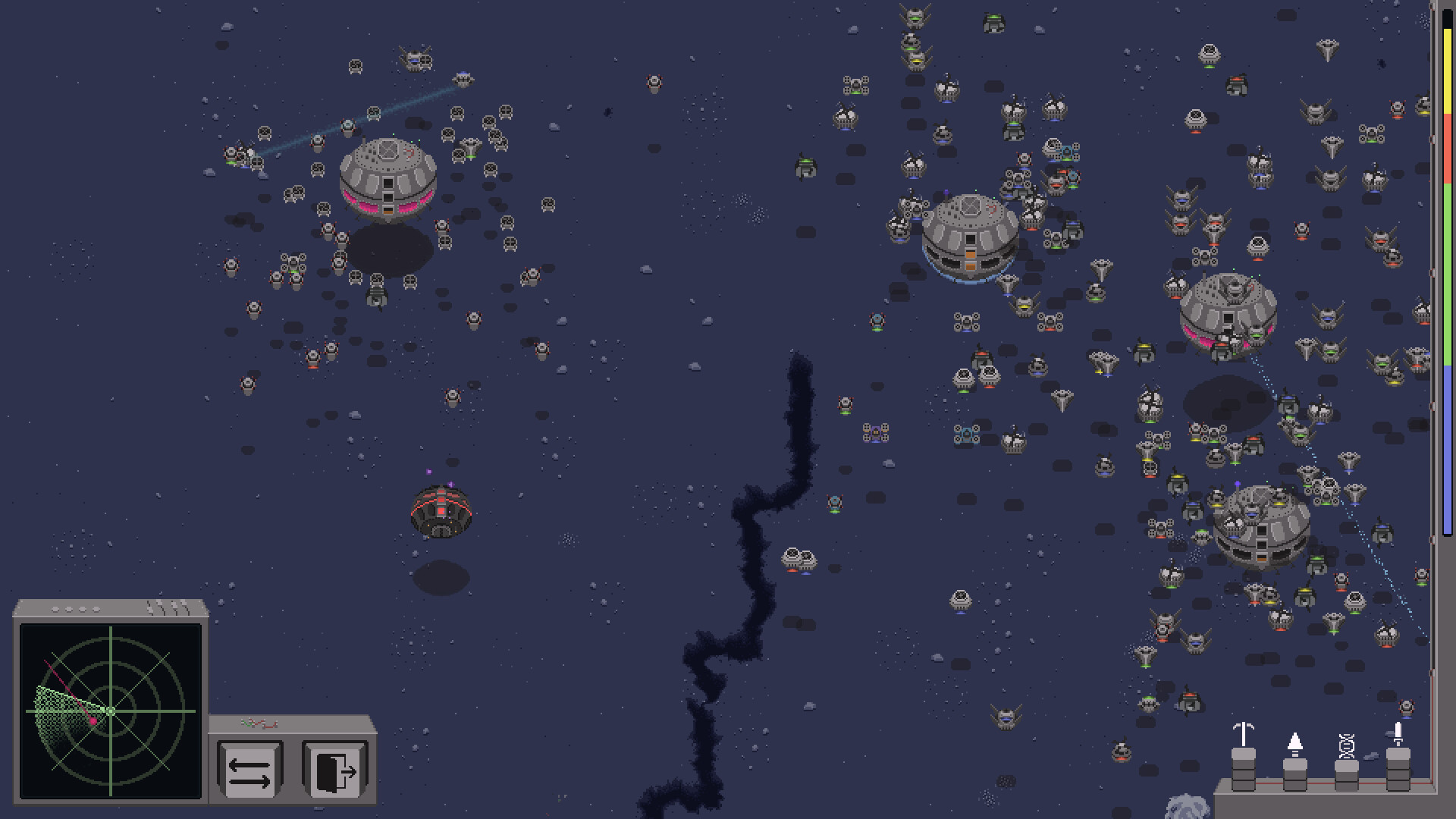The image size is (1456, 819).
Task: Select the sword pedestal icon
Action: pos(1398,733)
